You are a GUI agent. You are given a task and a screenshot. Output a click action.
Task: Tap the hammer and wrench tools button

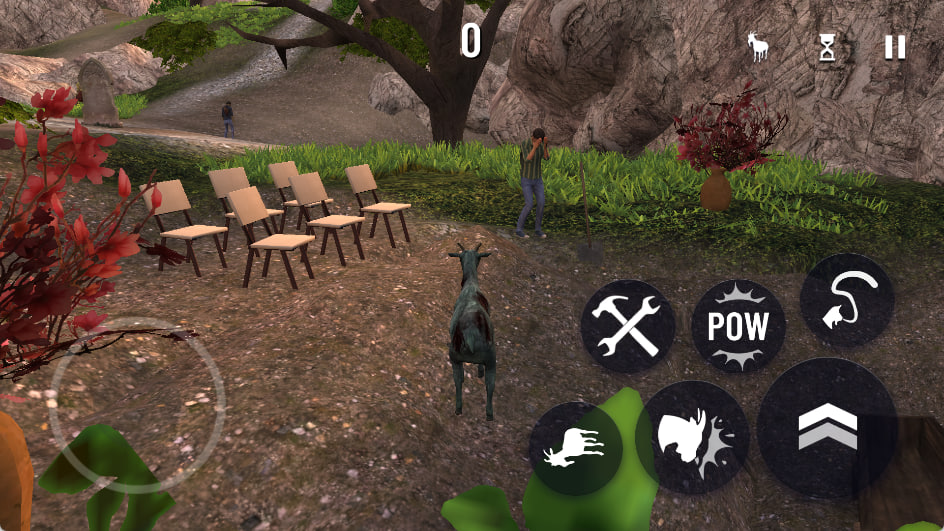pos(627,326)
